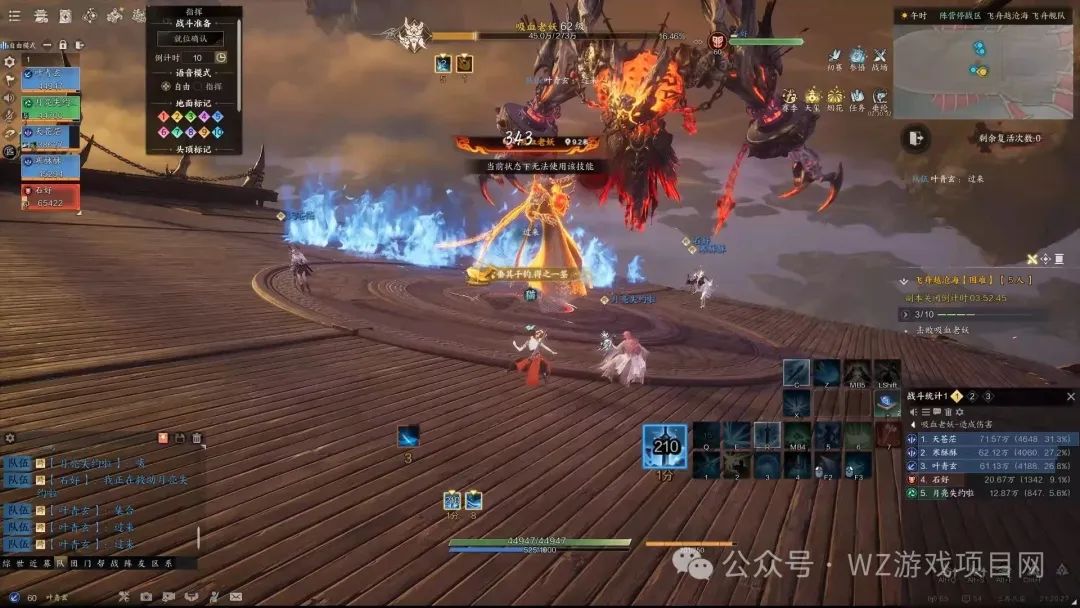The height and width of the screenshot is (608, 1080).
Task: Open the 战场 battlefield icon
Action: tap(880, 58)
